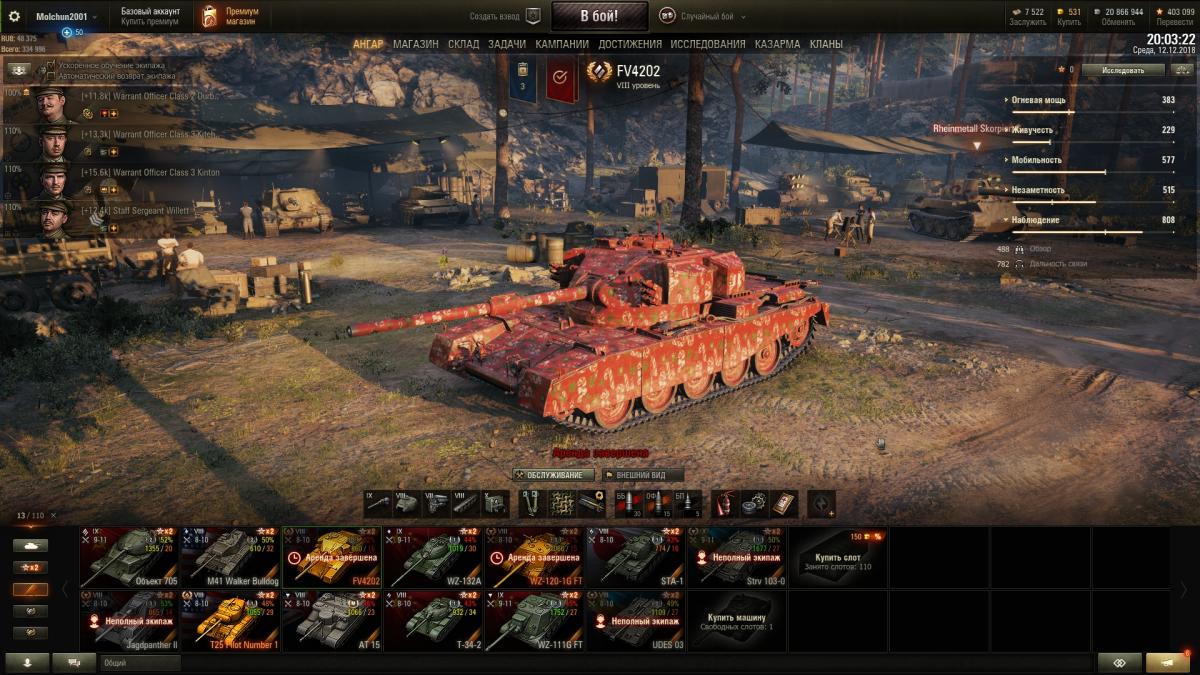Click the Обслуживание service button
The width and height of the screenshot is (1200, 675).
coord(553,475)
